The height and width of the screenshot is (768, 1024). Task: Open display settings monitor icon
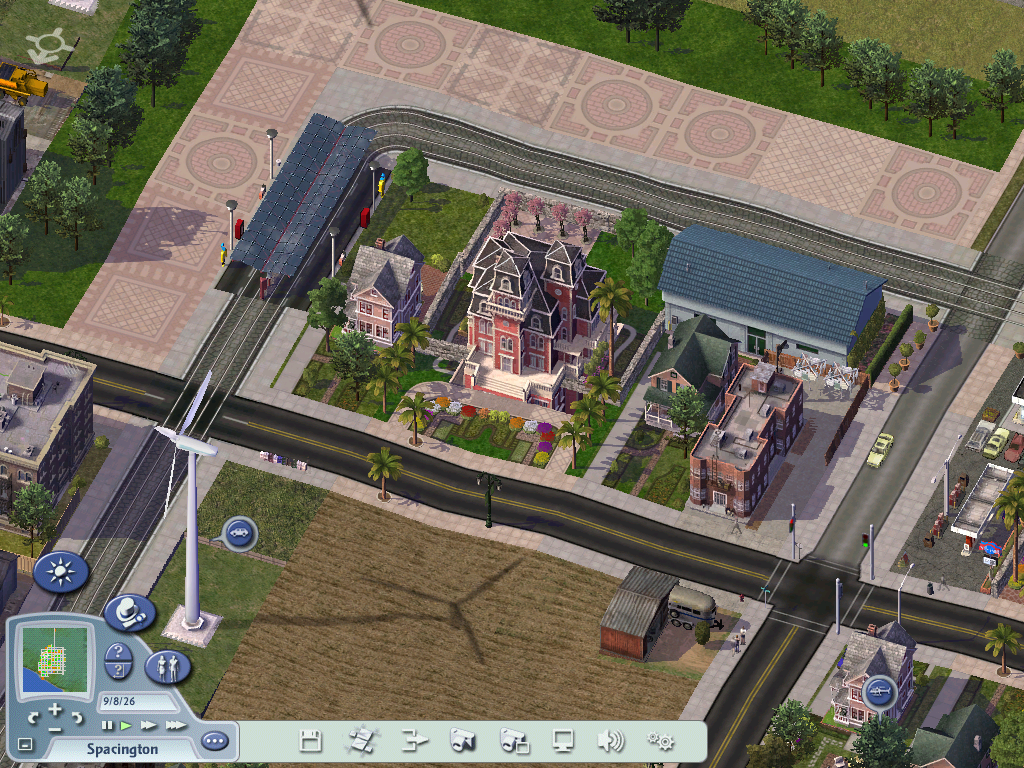tap(564, 741)
